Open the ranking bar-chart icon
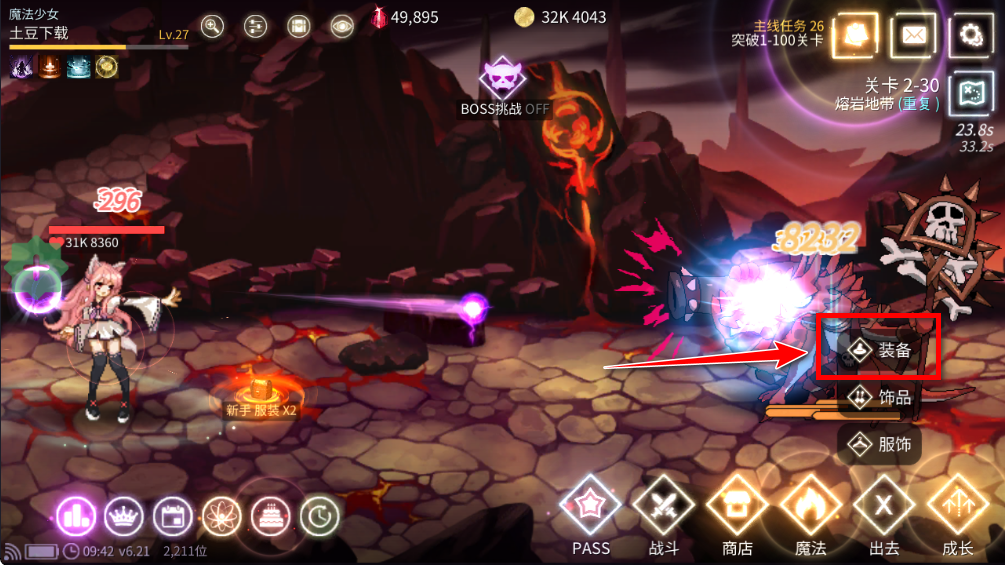This screenshot has height=565, width=1005. coord(75,516)
